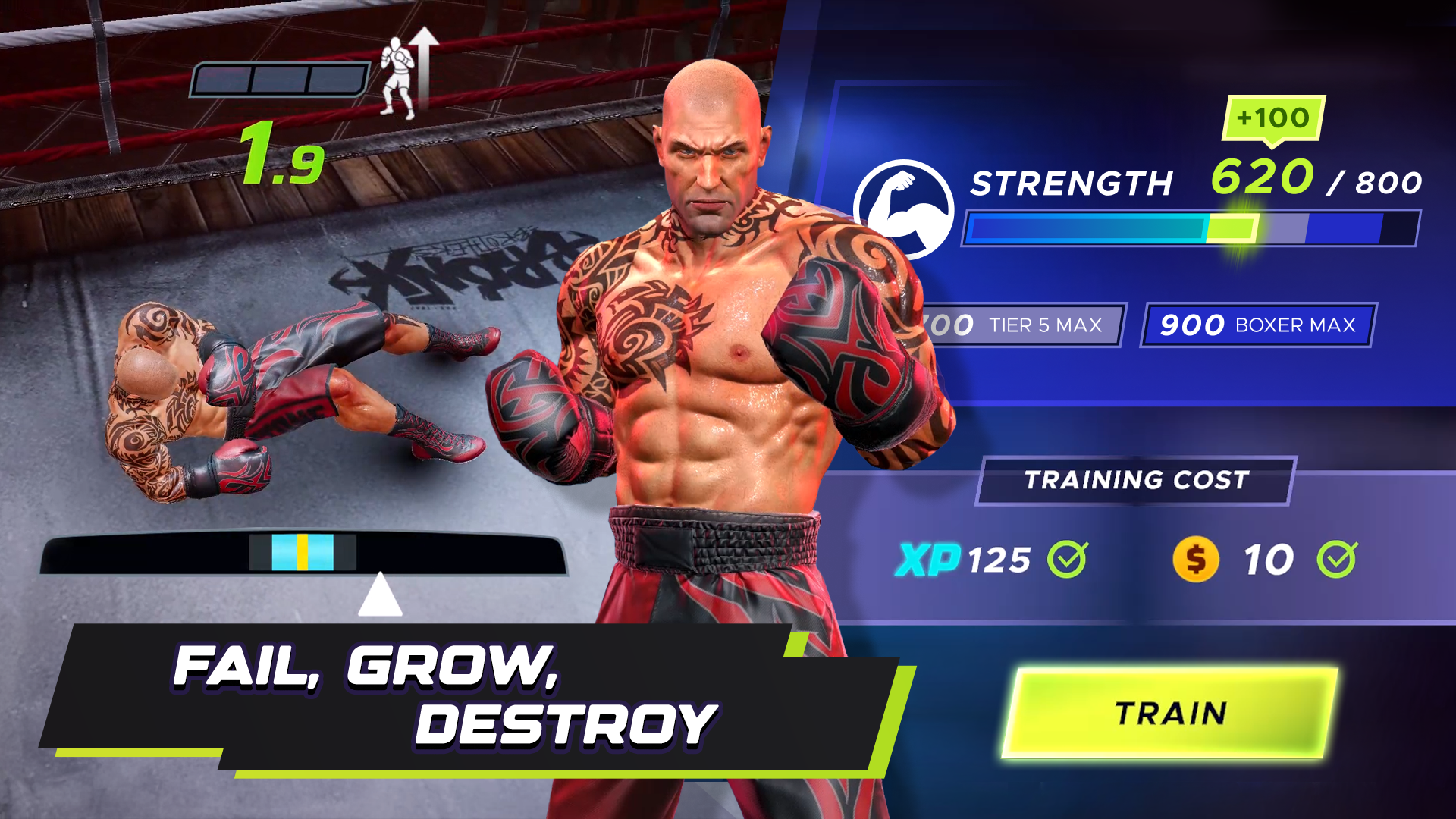Tap the 1.9 countdown timer

coord(283,157)
